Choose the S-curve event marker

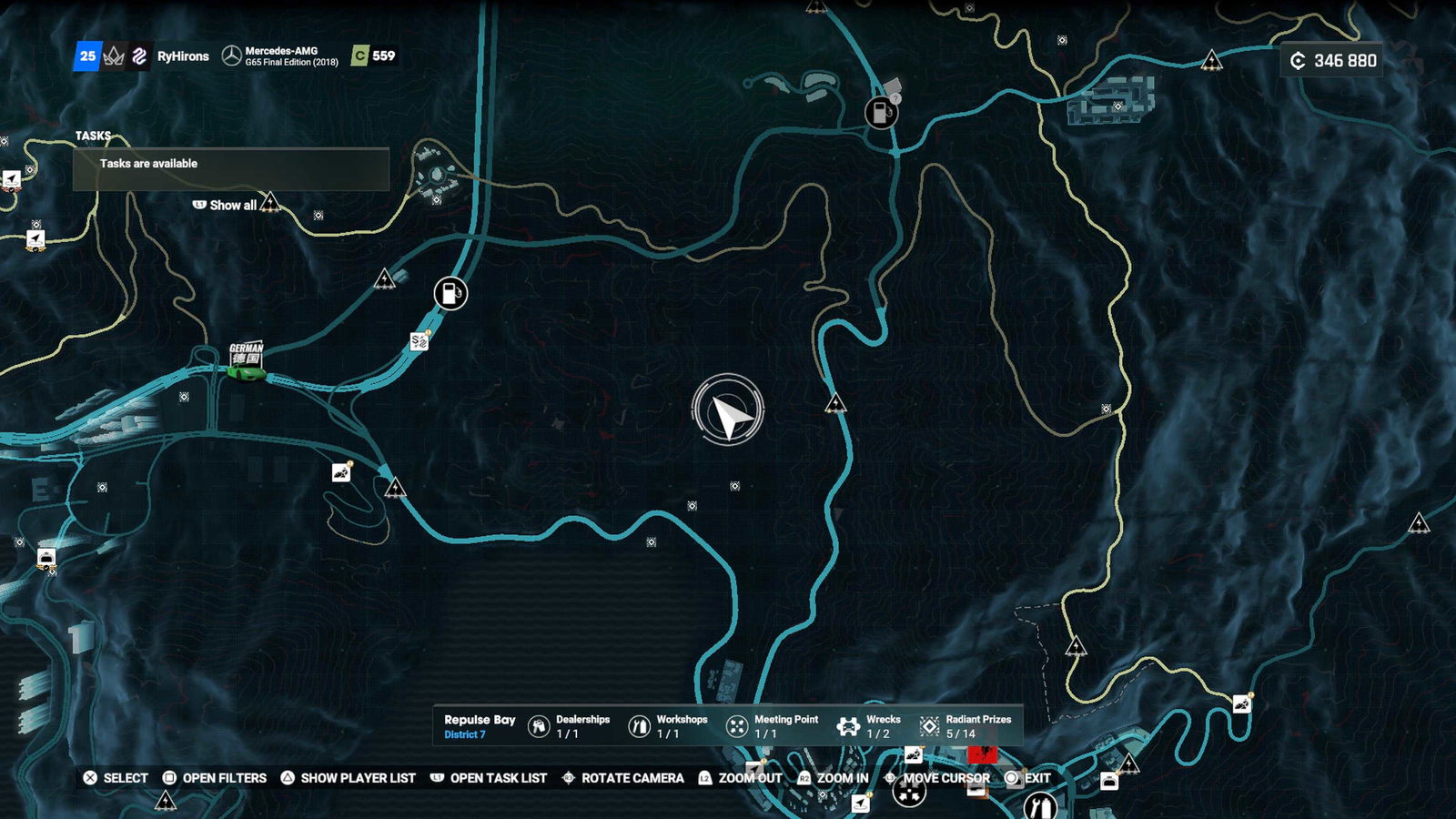419,341
